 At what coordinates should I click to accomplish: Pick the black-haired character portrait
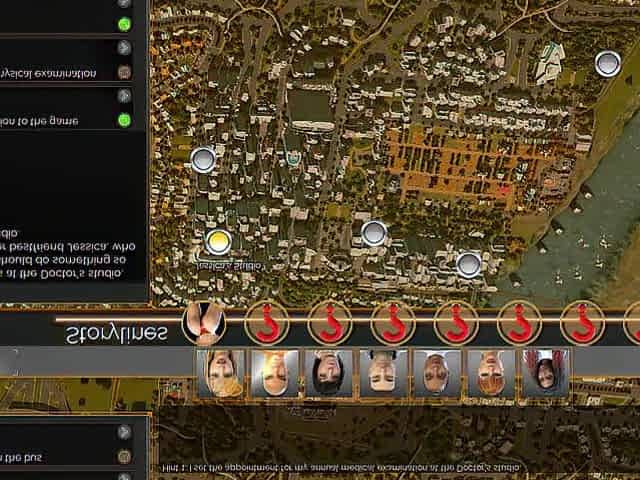(x=329, y=373)
